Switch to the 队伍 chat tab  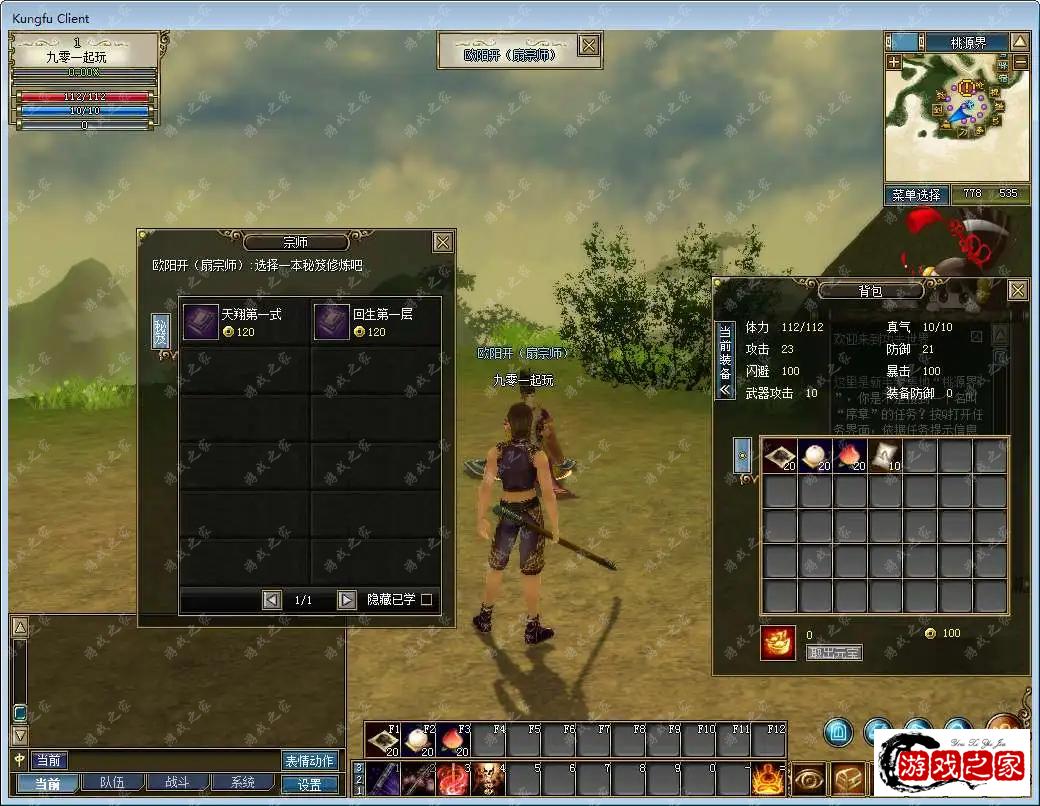coord(104,783)
